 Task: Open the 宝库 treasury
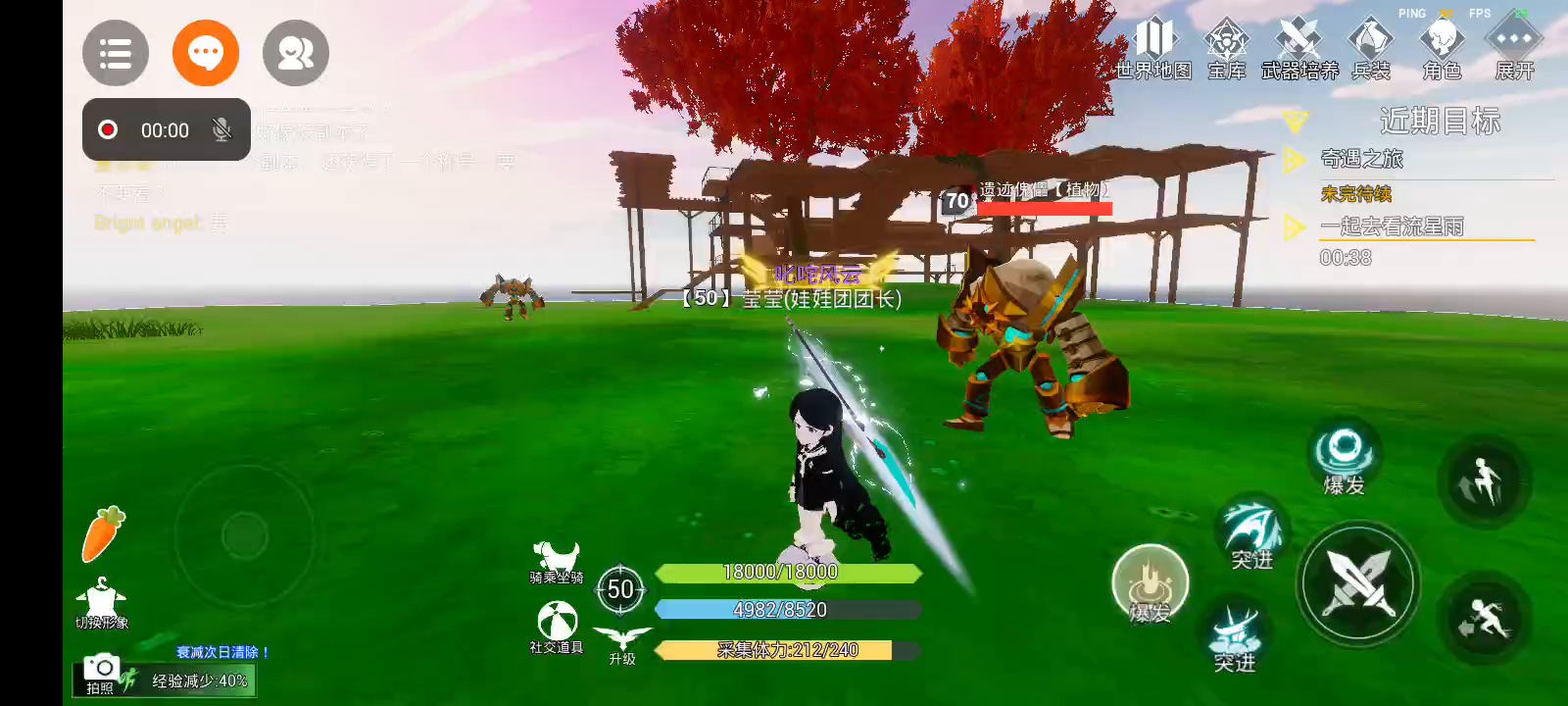coord(1226,49)
